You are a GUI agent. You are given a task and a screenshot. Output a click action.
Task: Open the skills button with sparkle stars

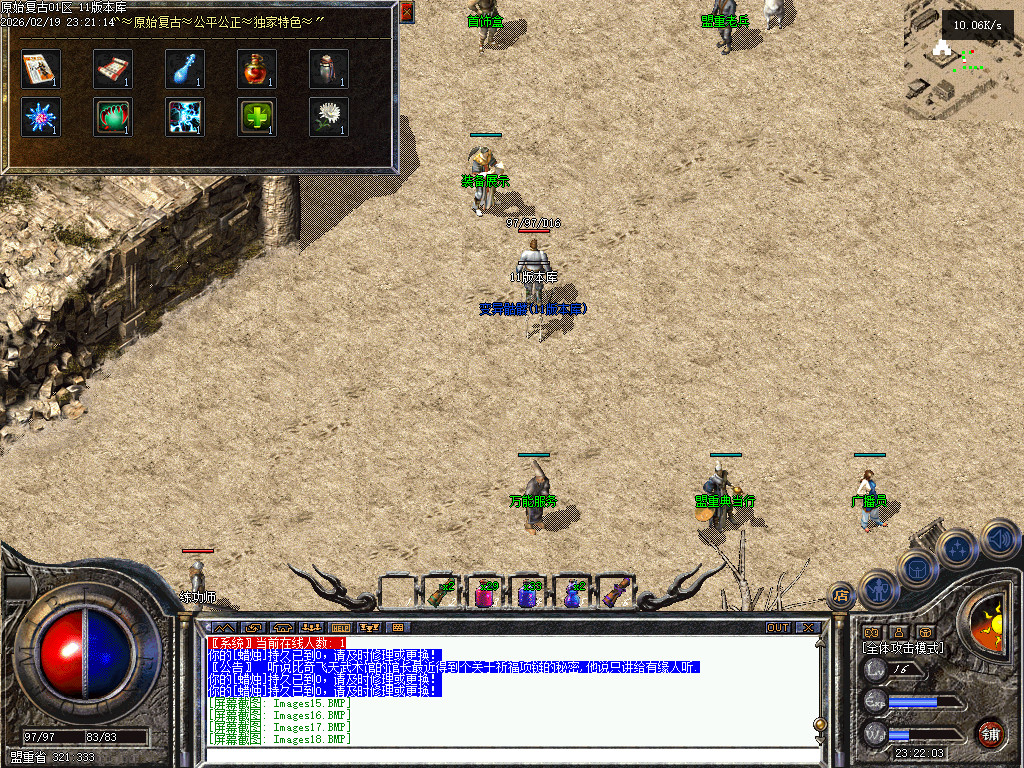point(958,548)
